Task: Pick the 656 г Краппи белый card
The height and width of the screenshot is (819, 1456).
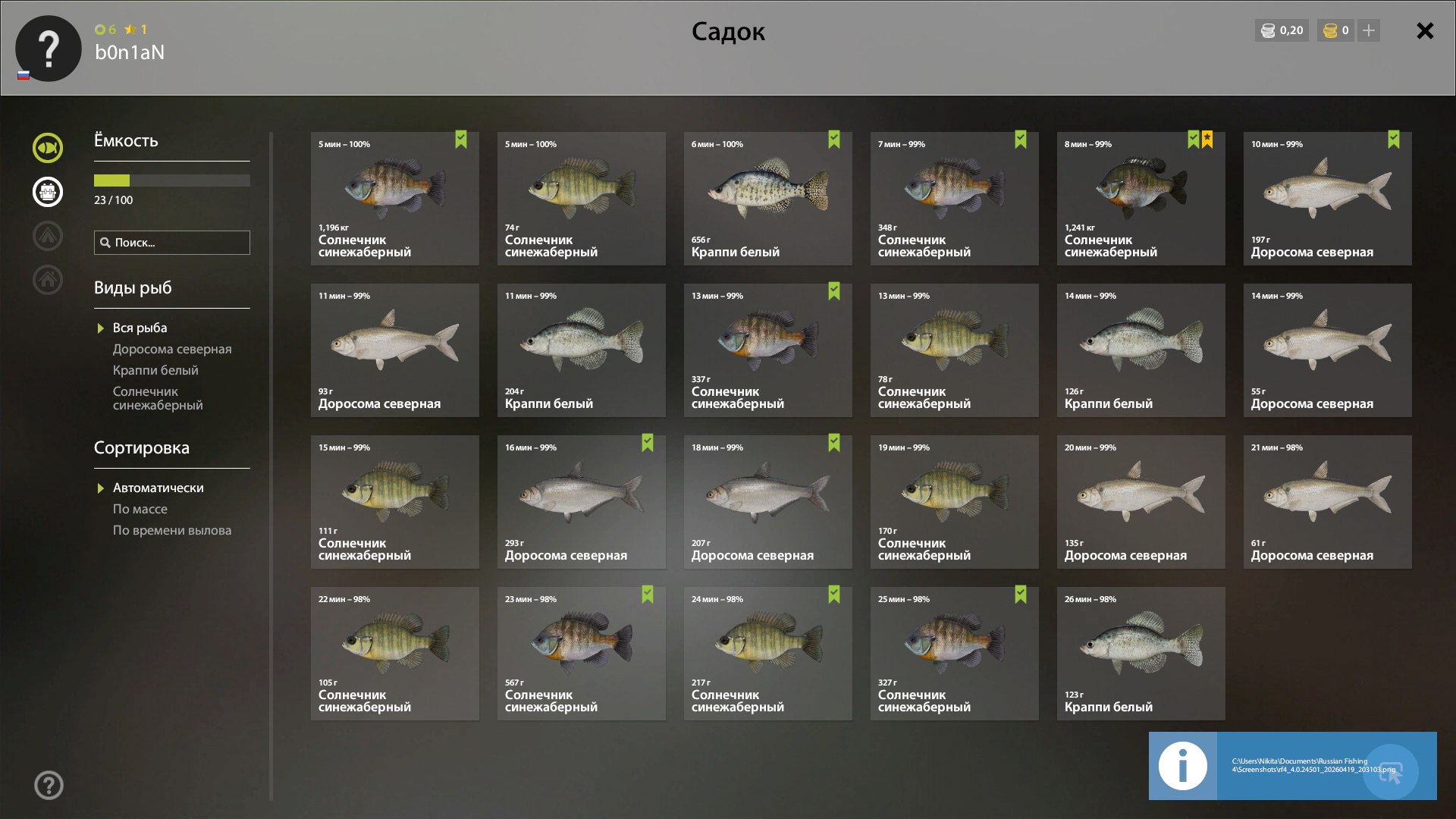Action: point(767,199)
